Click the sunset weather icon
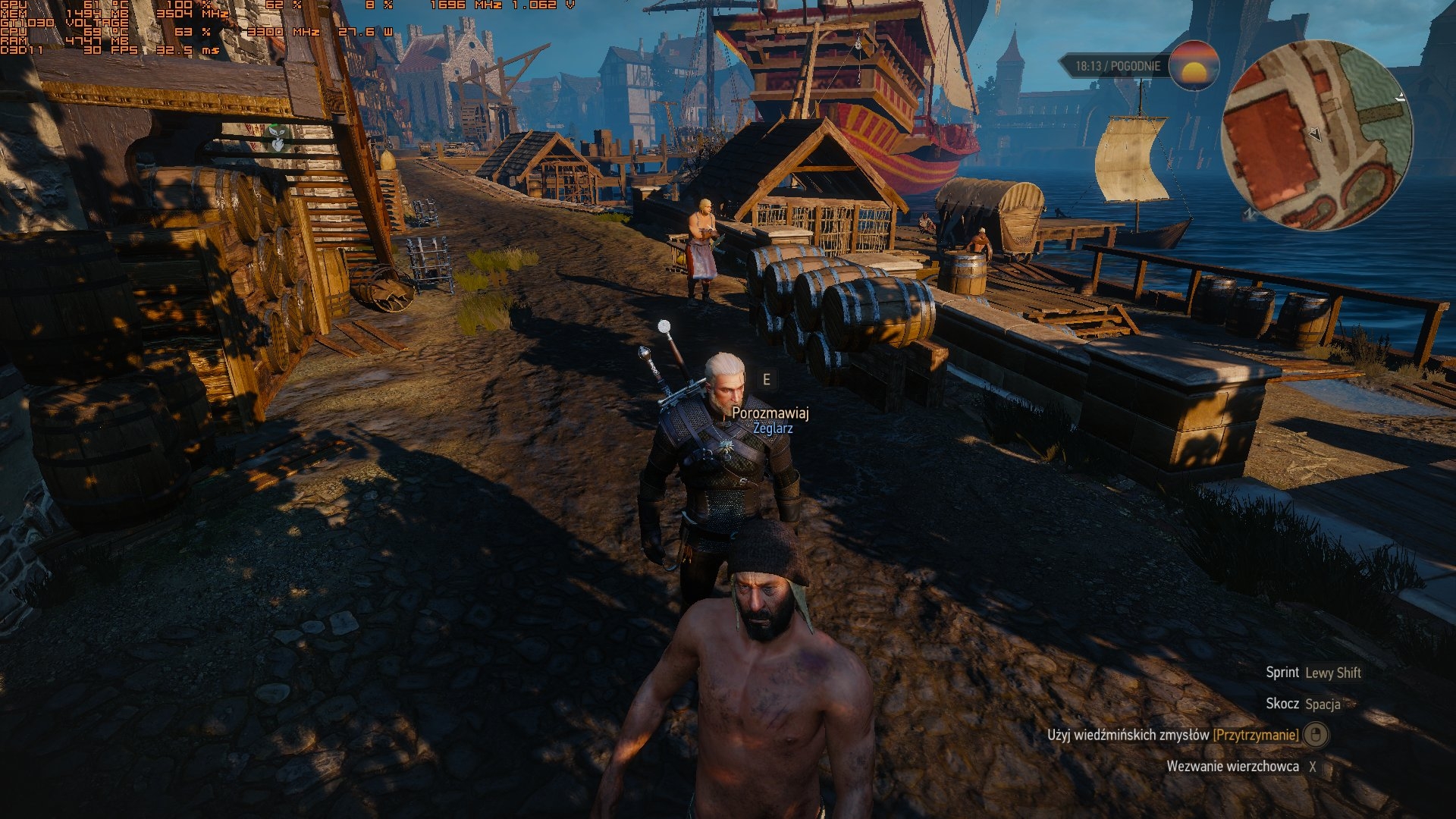Viewport: 1456px width, 819px height. coord(1194,66)
